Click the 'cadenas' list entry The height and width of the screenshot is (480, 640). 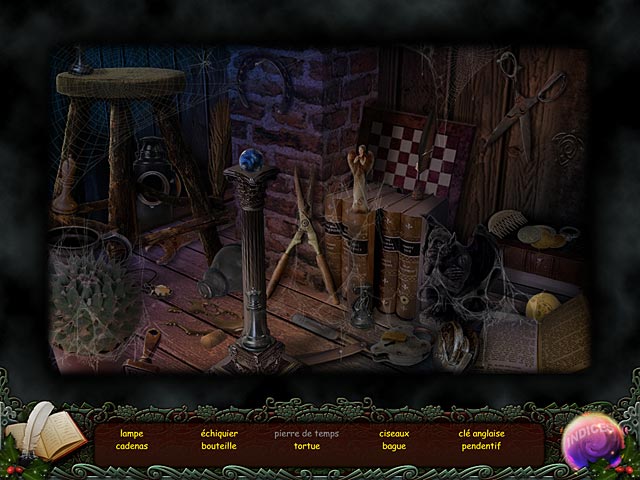pyautogui.click(x=131, y=446)
